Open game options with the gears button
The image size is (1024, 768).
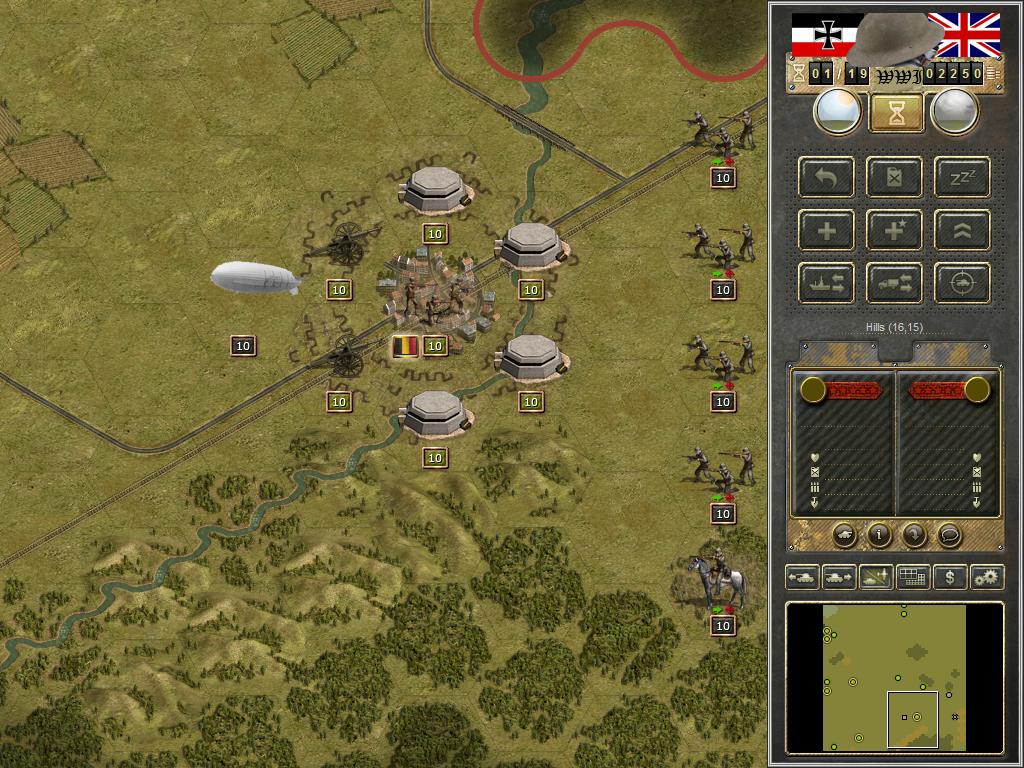click(x=986, y=577)
